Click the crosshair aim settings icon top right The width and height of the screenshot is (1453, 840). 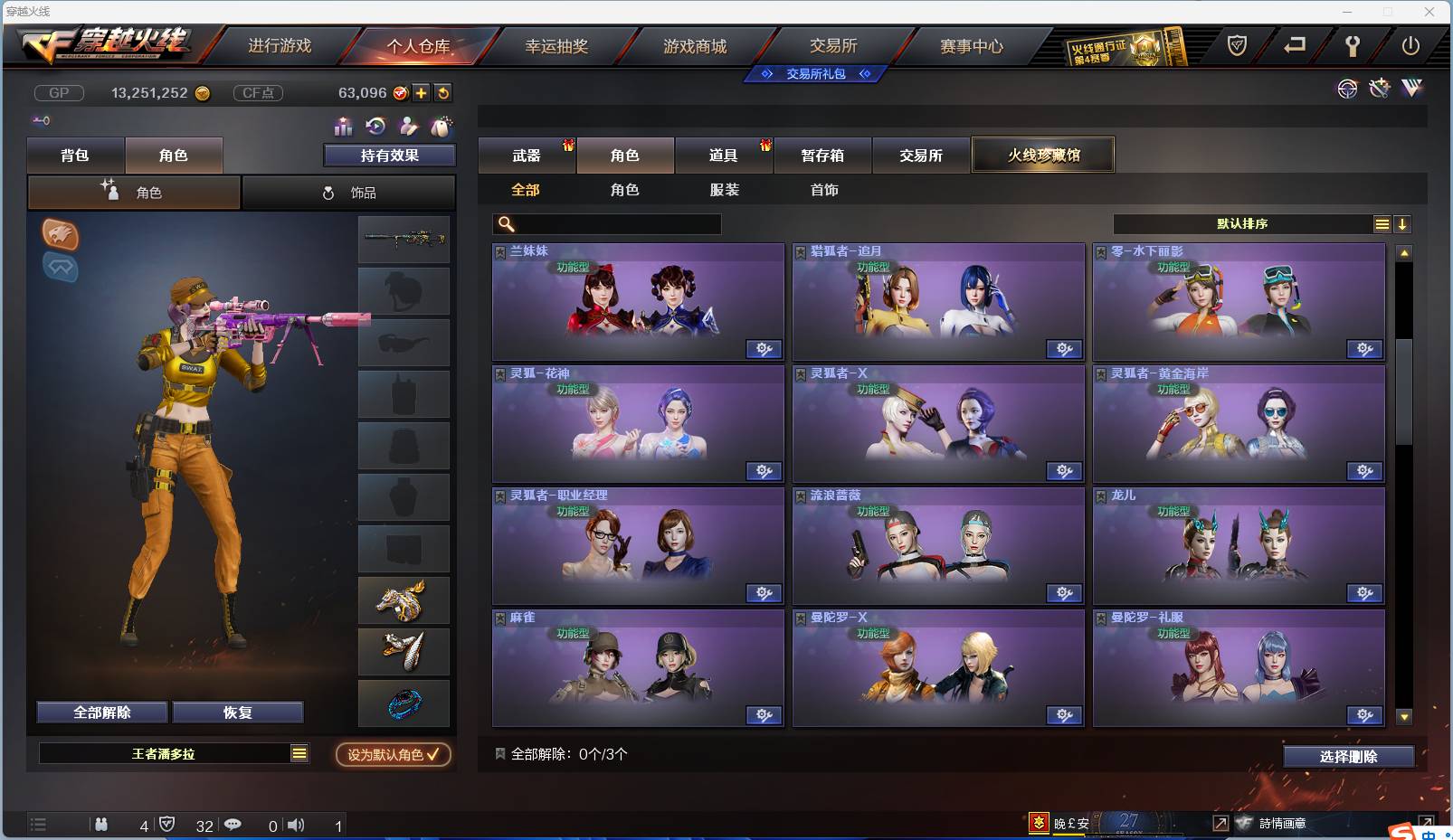(x=1347, y=90)
